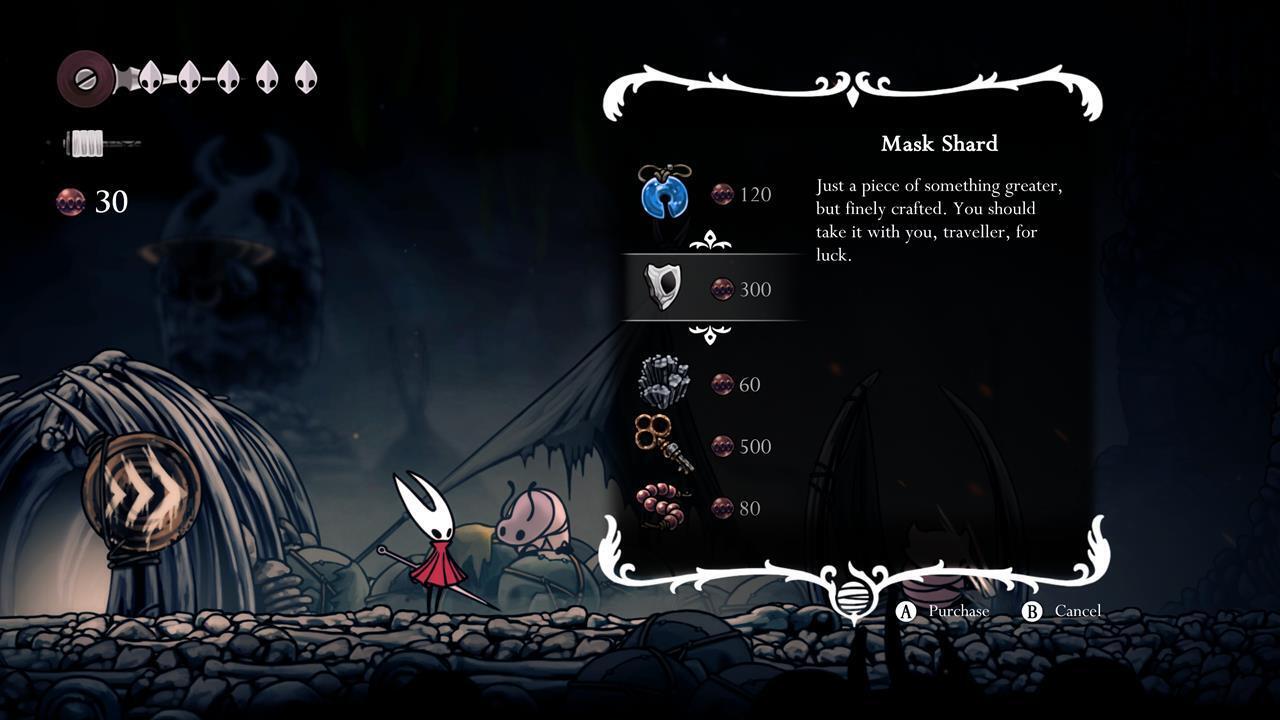Screen dimensions: 1280x720
Task: Toggle the first health mask
Action: tap(148, 77)
